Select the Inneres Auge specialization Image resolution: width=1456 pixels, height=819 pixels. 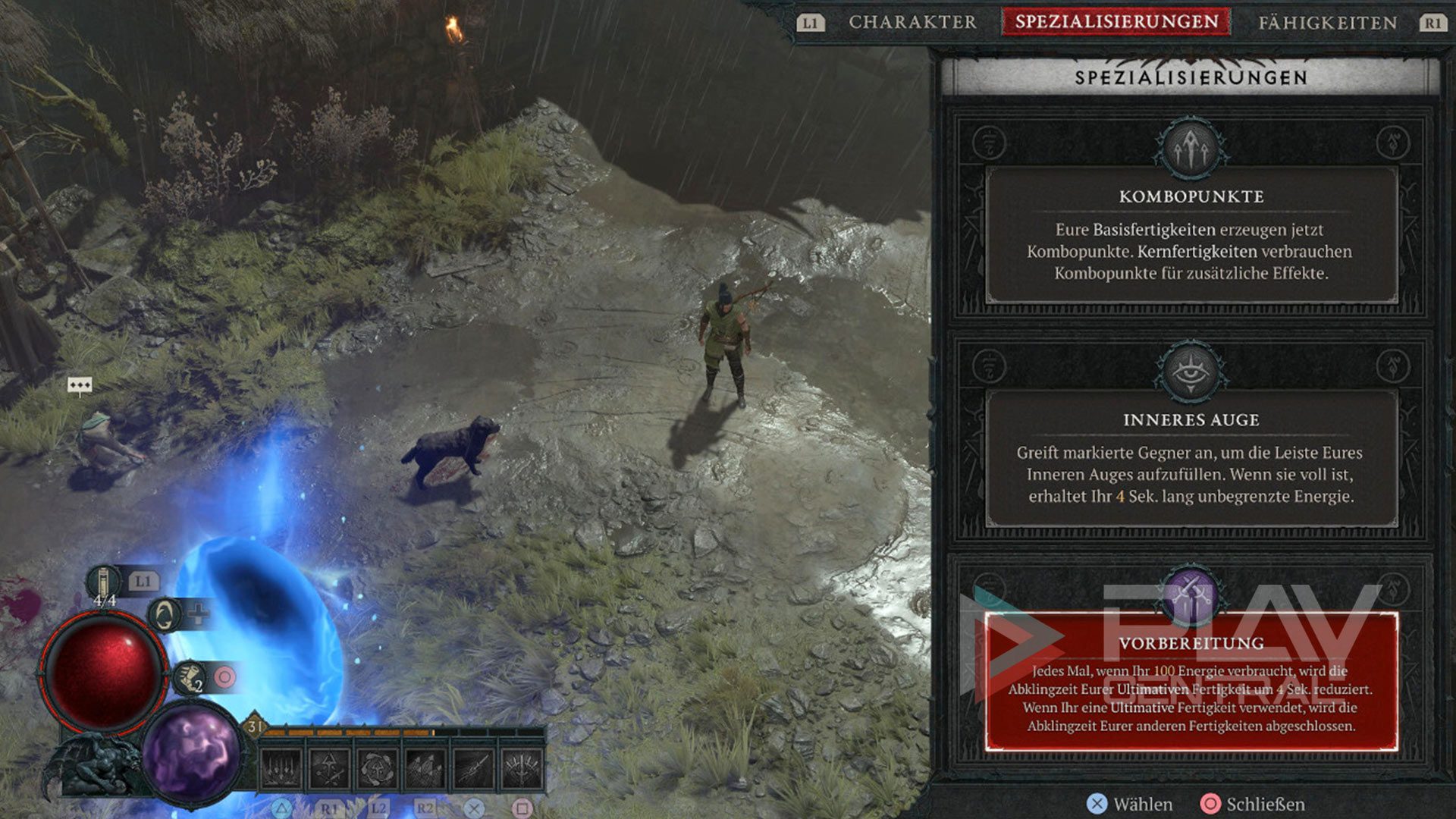click(1191, 459)
